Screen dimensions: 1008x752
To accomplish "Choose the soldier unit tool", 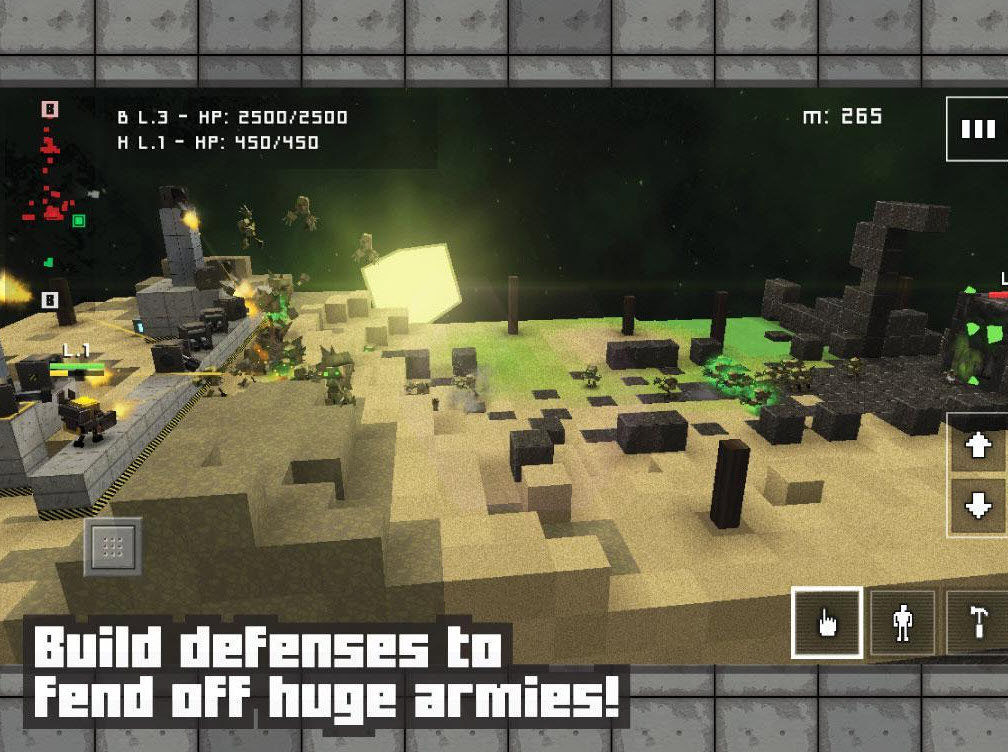I will coord(903,623).
